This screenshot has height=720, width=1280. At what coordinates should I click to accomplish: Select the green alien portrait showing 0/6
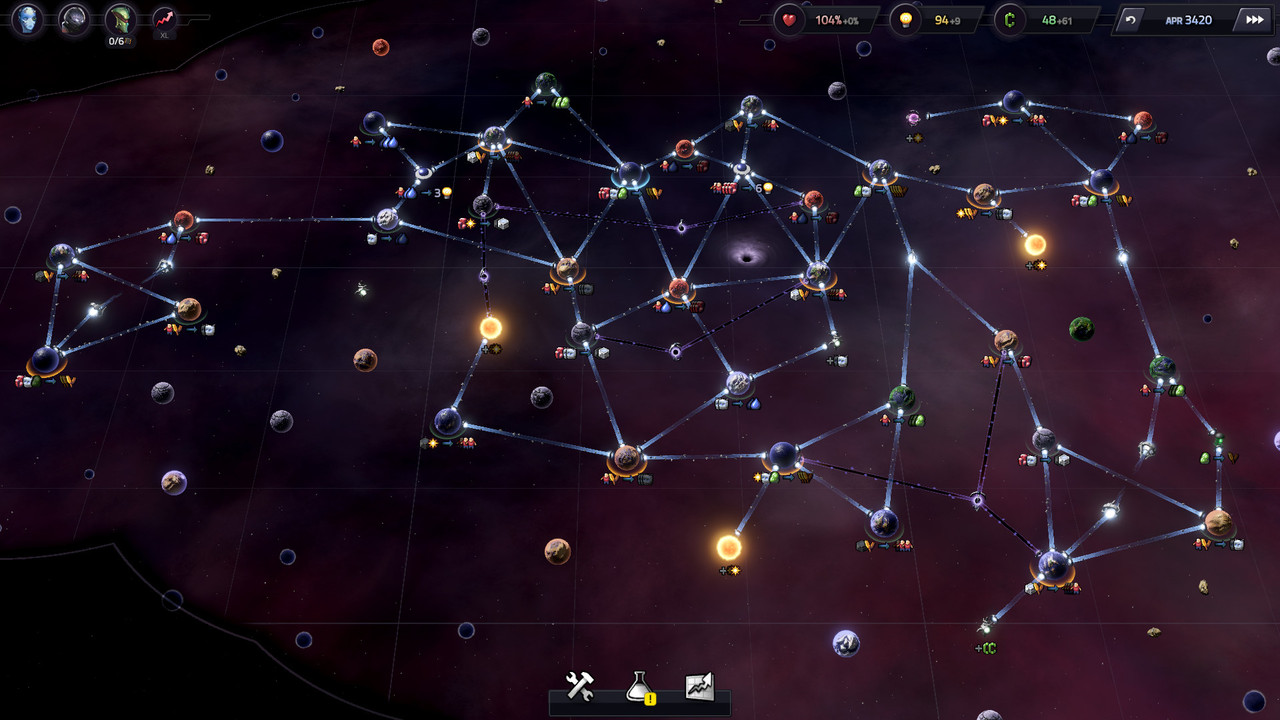pos(121,19)
